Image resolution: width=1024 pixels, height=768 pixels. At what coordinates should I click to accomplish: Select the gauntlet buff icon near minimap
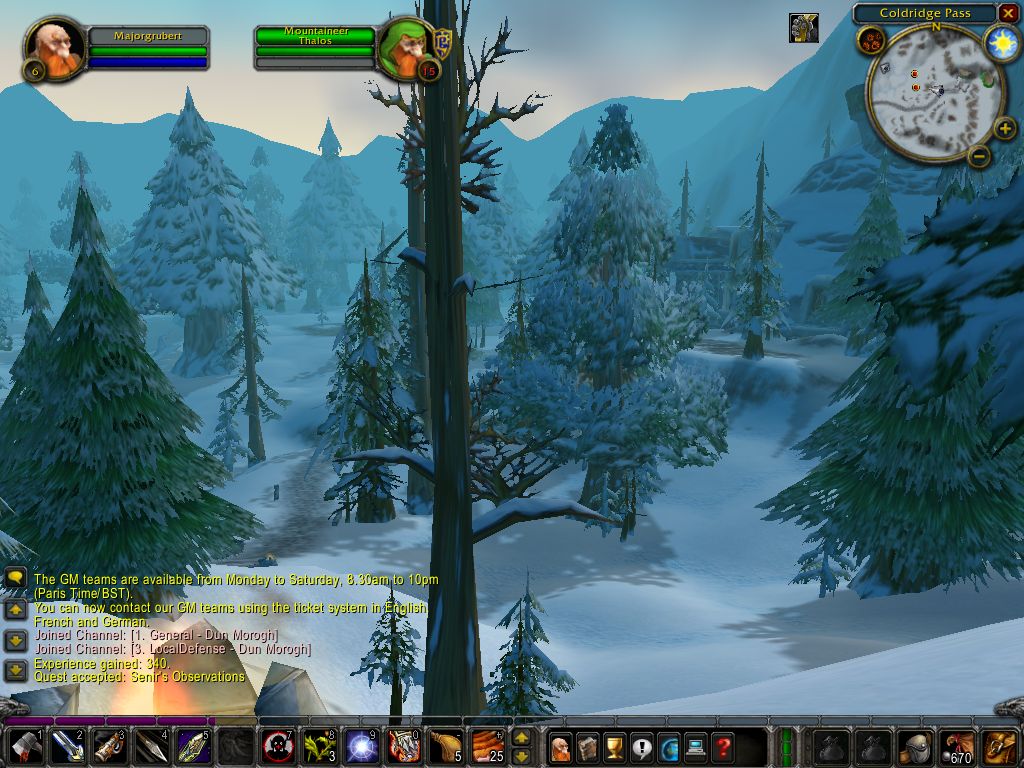point(803,27)
